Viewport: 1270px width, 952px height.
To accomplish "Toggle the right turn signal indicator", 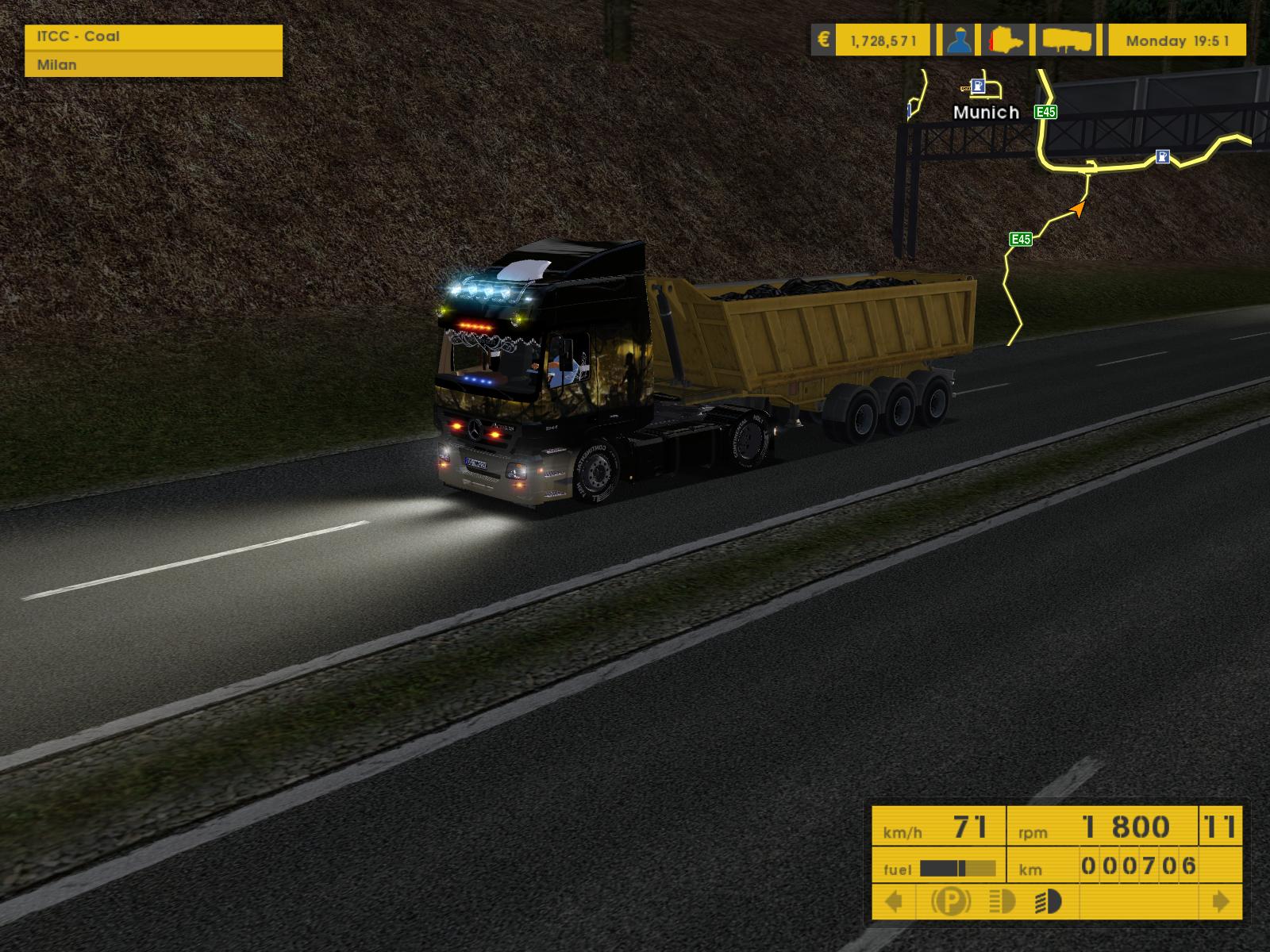I will click(x=1221, y=902).
